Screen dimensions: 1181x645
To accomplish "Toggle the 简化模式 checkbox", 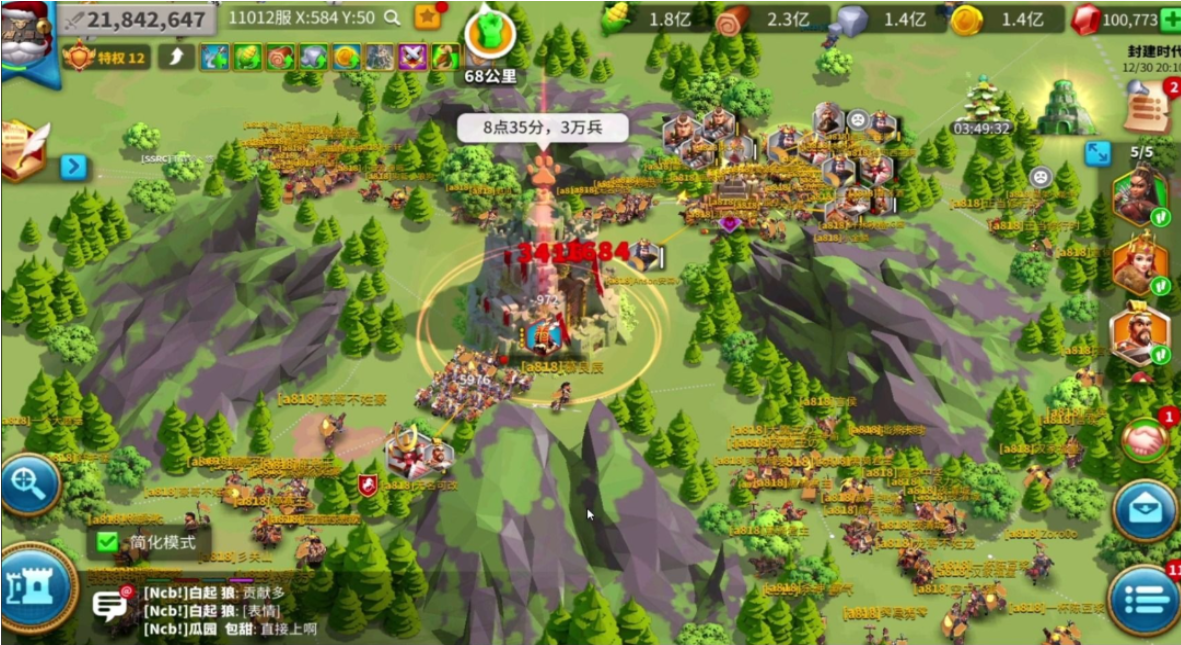I will [x=107, y=542].
